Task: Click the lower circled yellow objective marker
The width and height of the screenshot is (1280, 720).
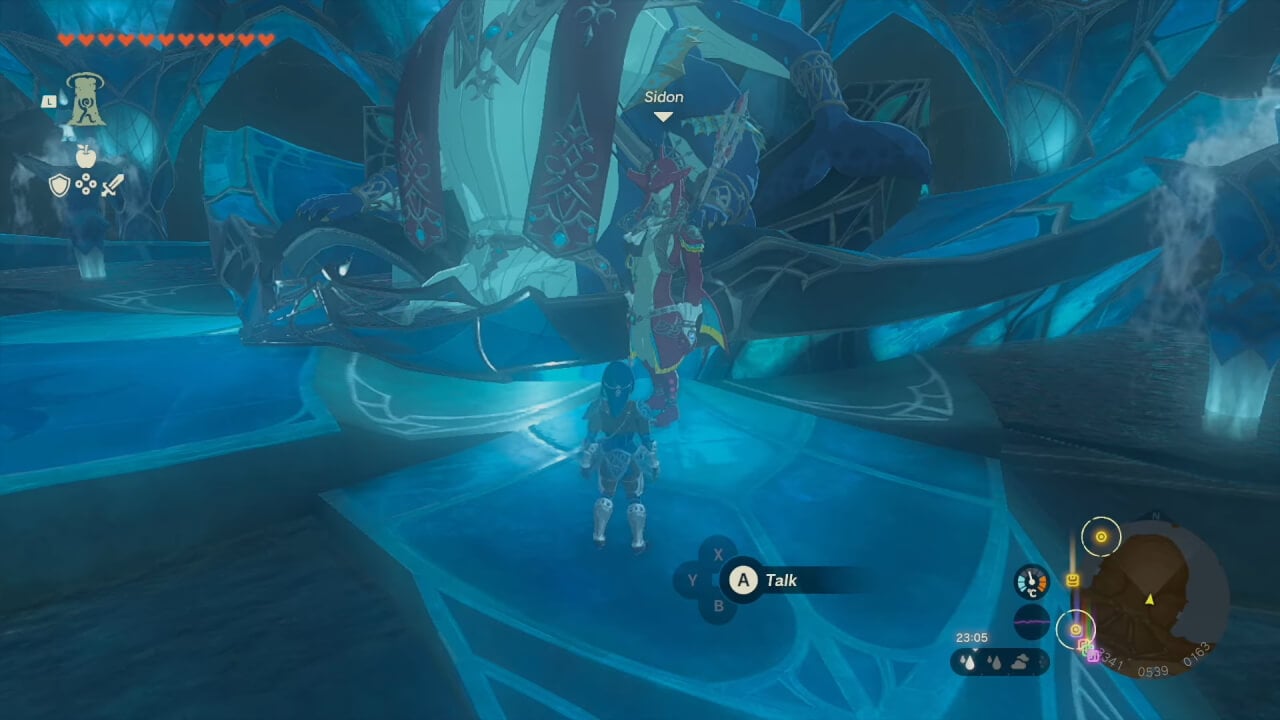Action: coord(1076,630)
